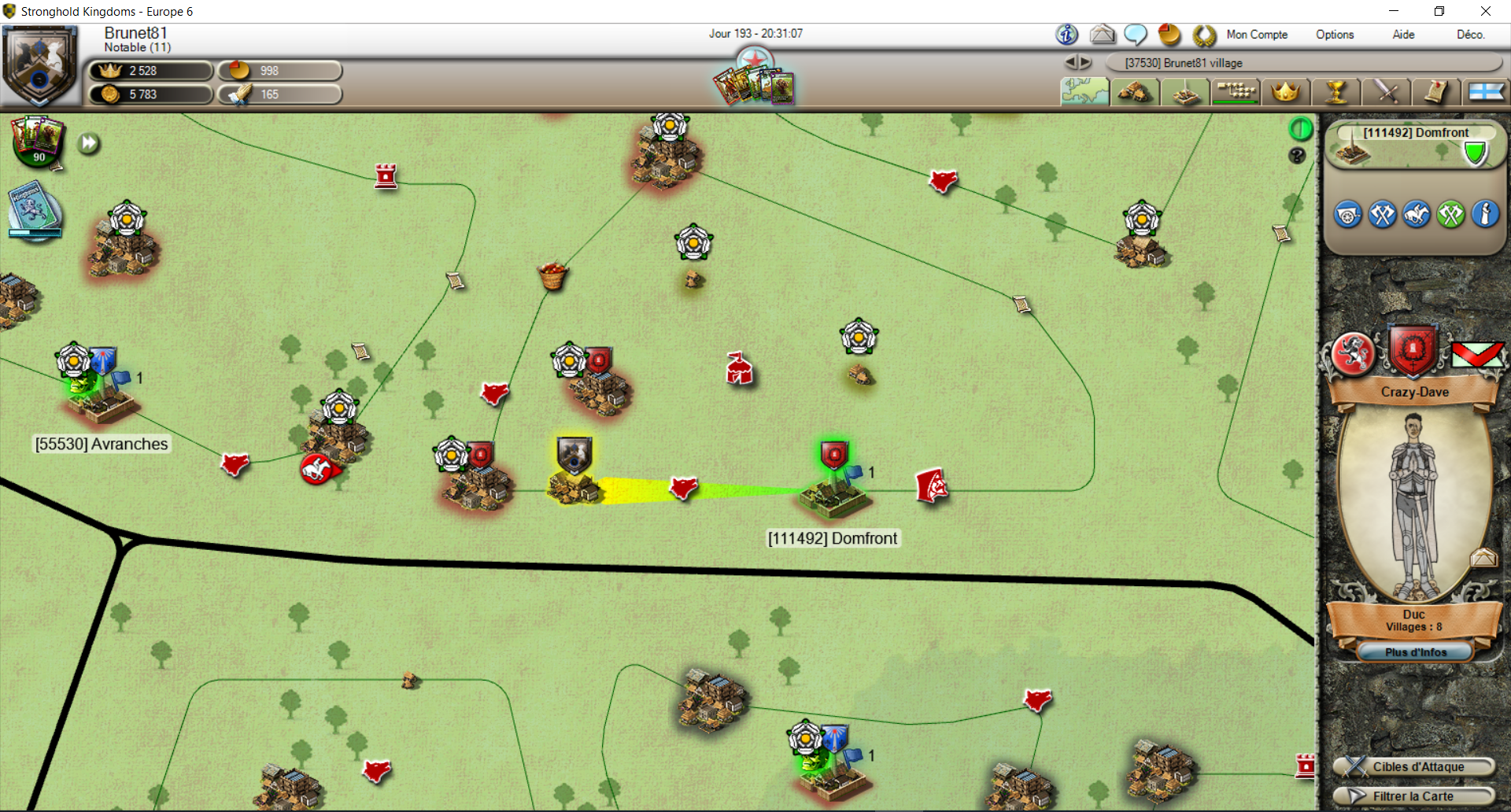Open the Options menu
Screen dimensions: 1511x812
(1335, 35)
